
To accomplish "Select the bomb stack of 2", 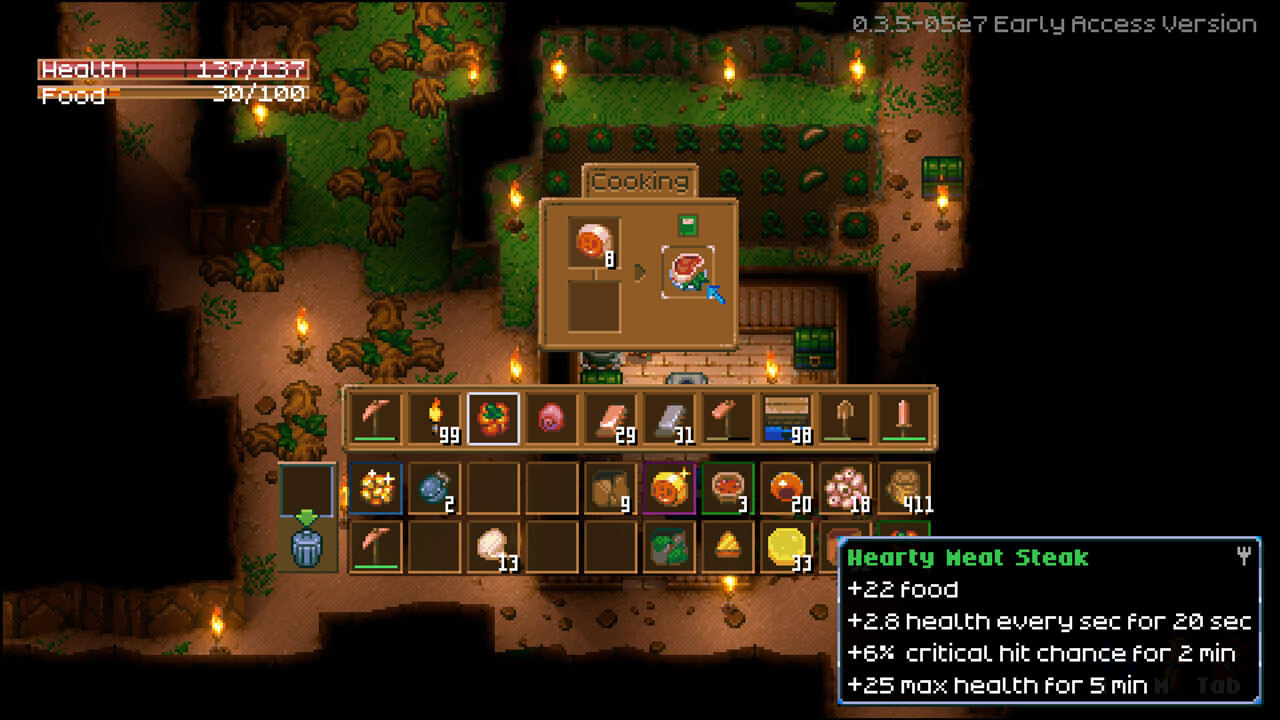I will coord(435,488).
